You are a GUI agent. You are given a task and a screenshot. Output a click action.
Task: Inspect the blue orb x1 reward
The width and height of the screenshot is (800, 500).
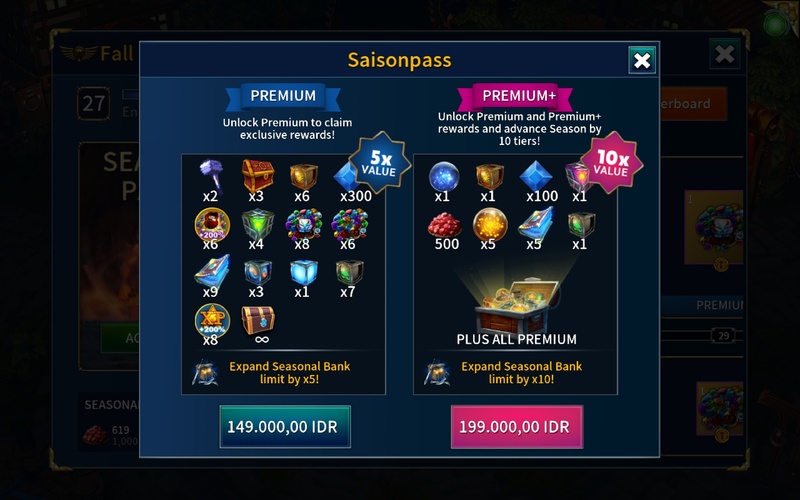[443, 177]
